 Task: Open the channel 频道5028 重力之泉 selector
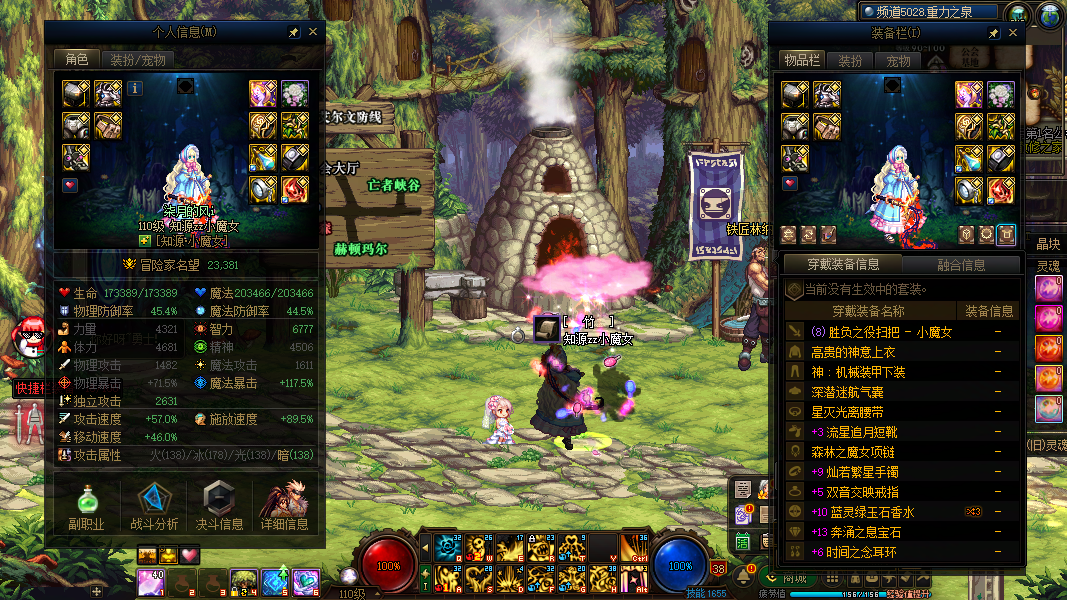pyautogui.click(x=930, y=12)
